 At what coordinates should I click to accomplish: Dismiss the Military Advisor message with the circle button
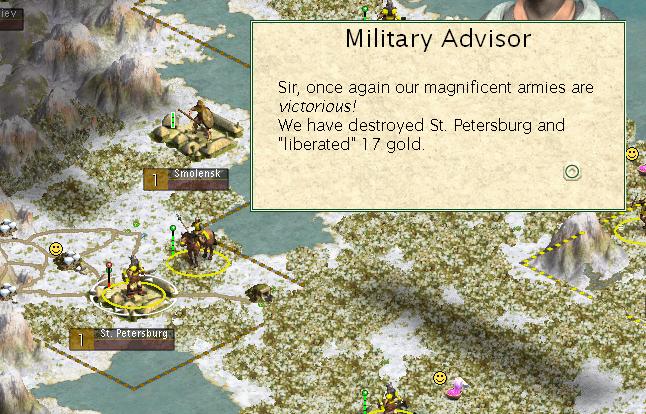point(572,172)
